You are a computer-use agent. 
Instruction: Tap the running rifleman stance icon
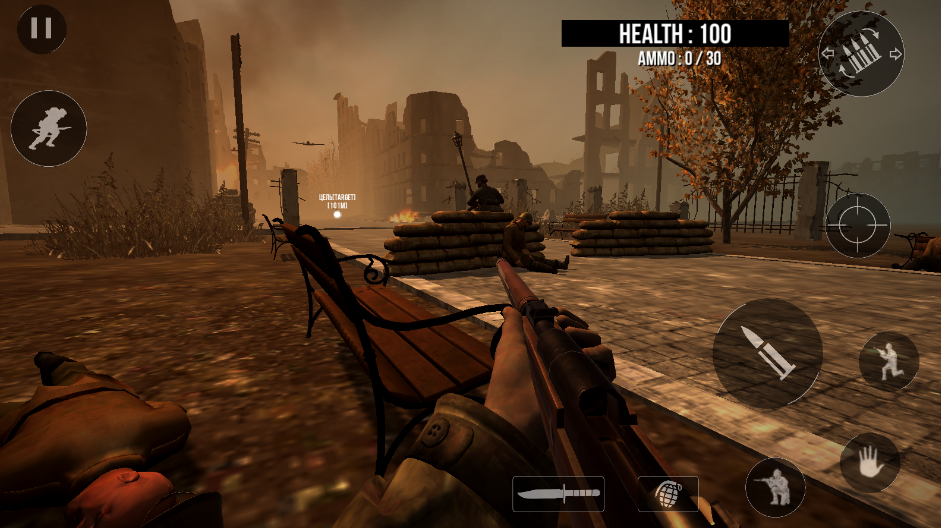point(888,361)
